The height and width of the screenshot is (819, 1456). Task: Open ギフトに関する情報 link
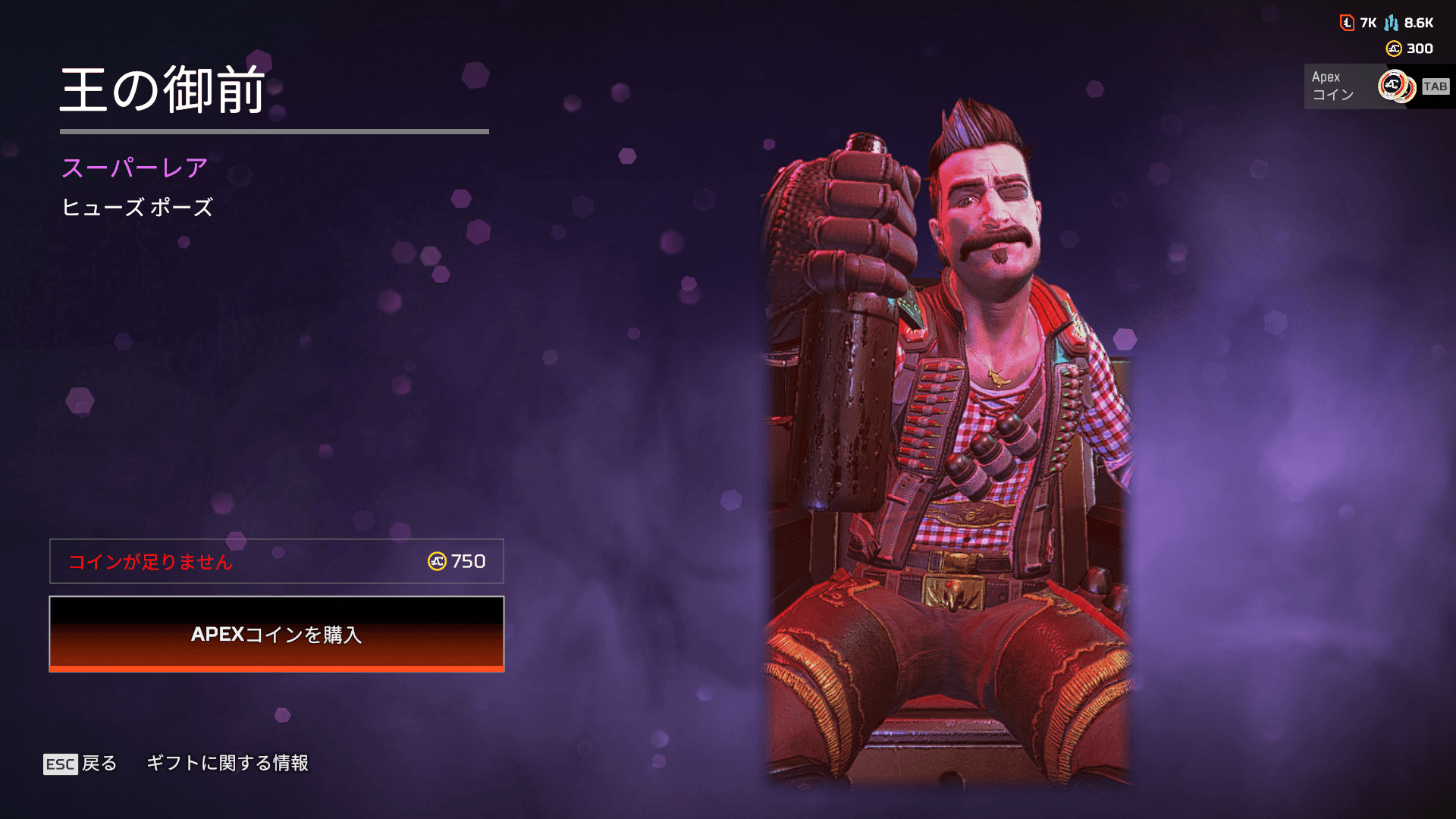(x=227, y=763)
